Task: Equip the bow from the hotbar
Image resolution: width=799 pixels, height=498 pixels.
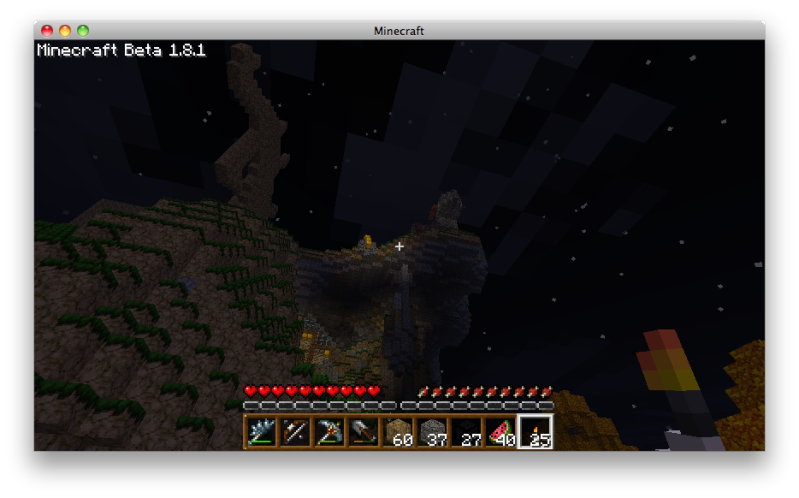Action: (x=296, y=432)
